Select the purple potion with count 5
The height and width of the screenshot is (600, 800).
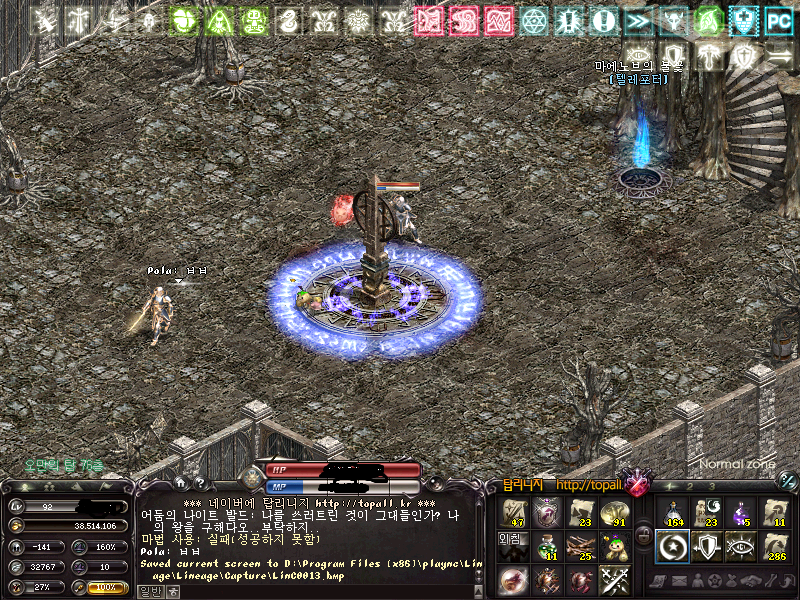coord(741,512)
